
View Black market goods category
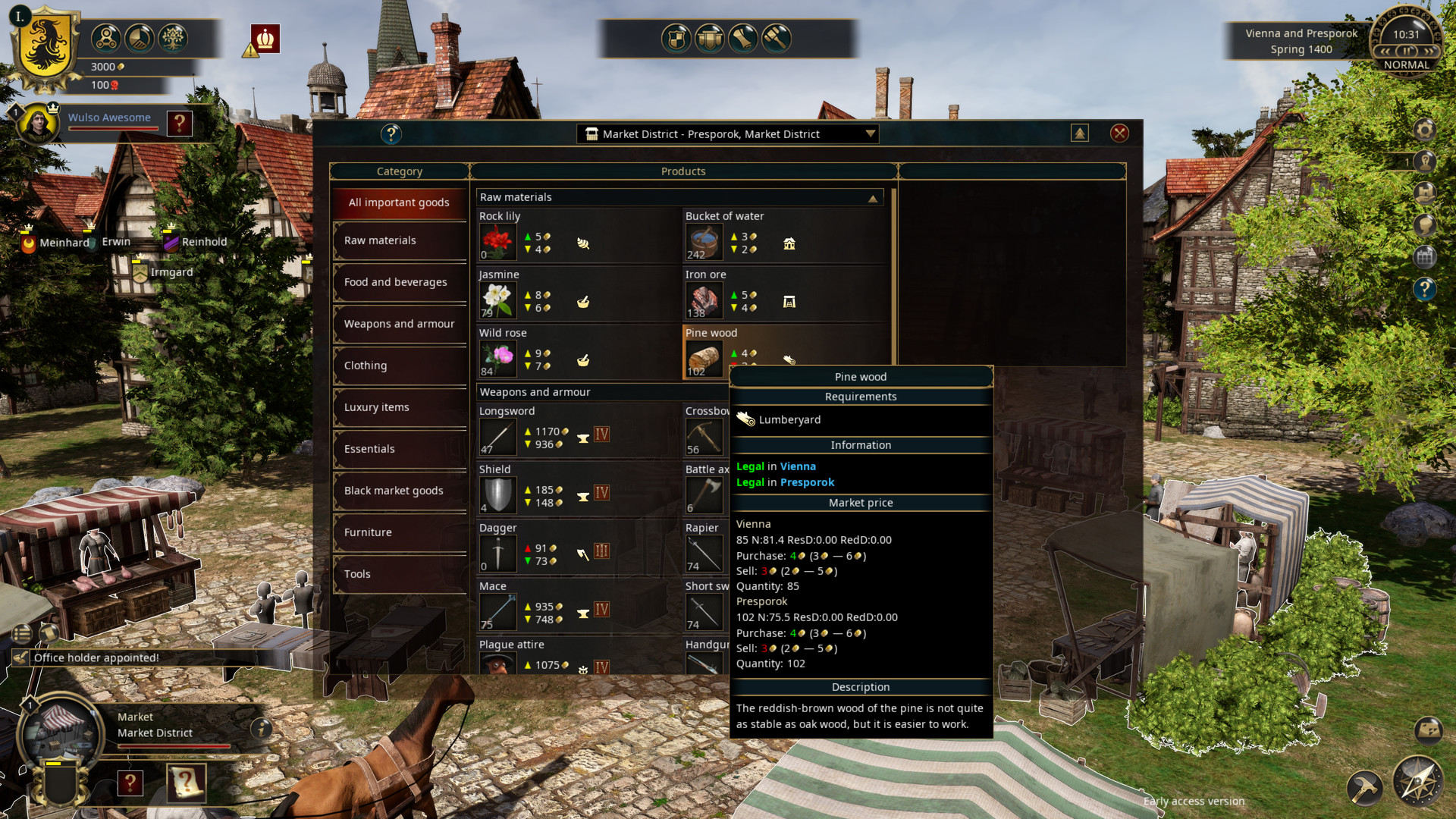pyautogui.click(x=399, y=491)
